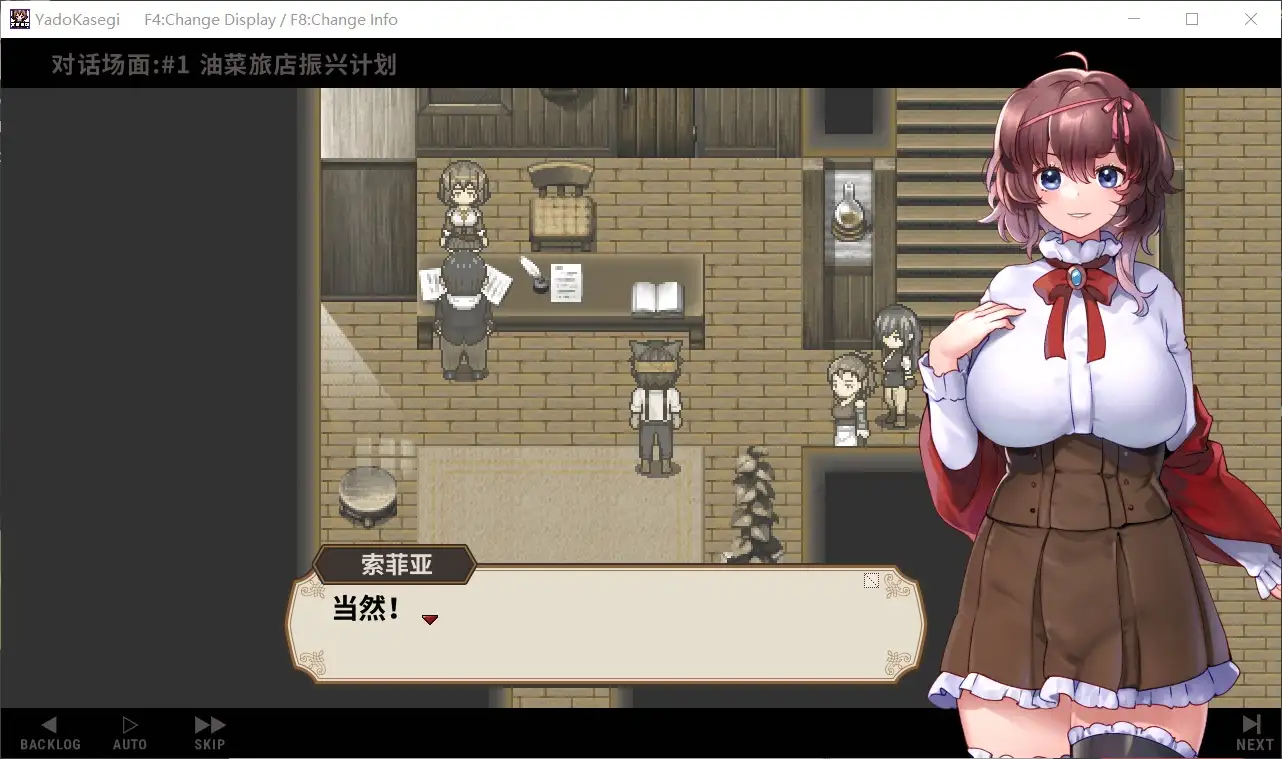1282x759 pixels.
Task: Maximize the game window
Action: (1192, 19)
